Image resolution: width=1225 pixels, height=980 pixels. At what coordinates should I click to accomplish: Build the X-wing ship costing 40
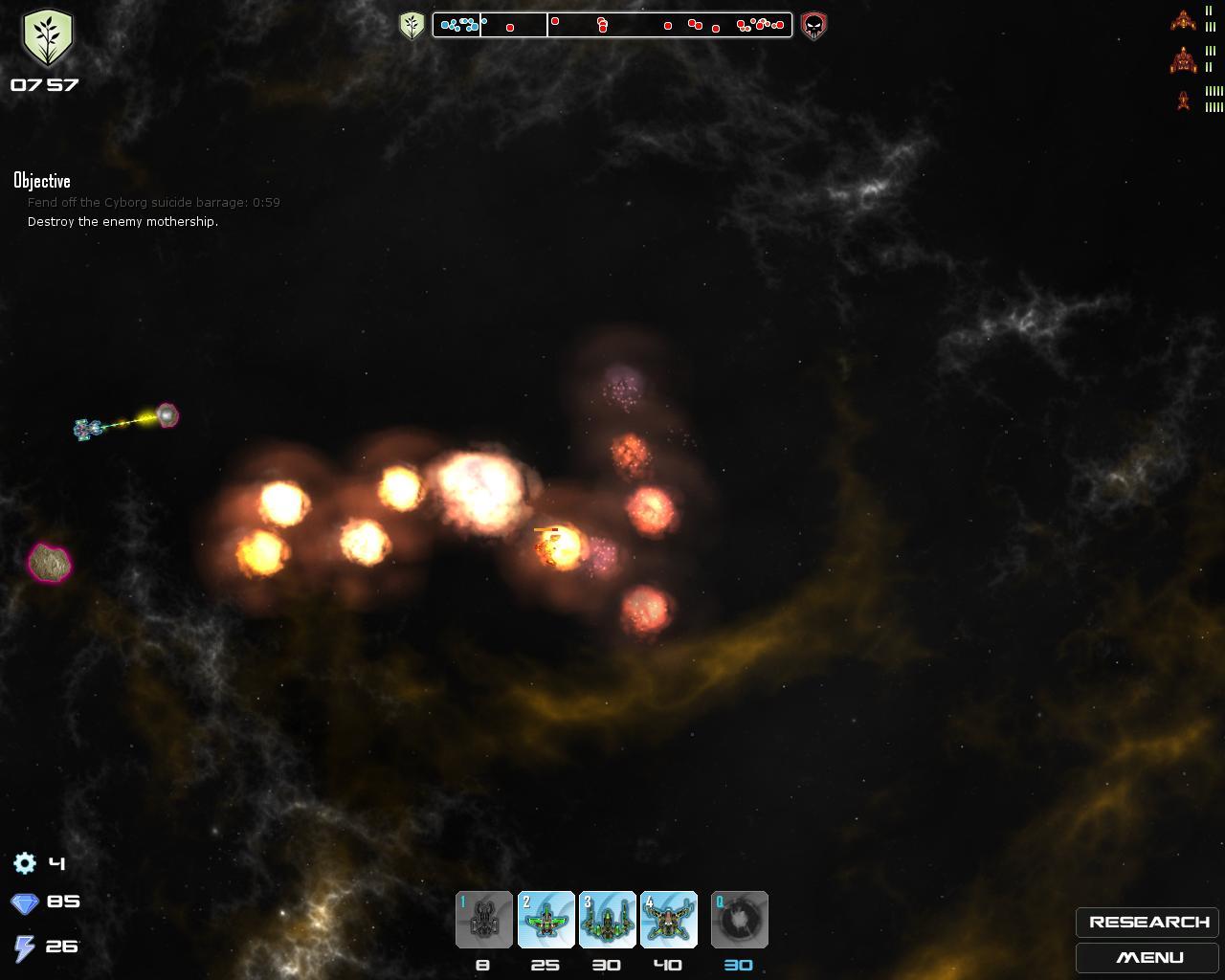668,920
